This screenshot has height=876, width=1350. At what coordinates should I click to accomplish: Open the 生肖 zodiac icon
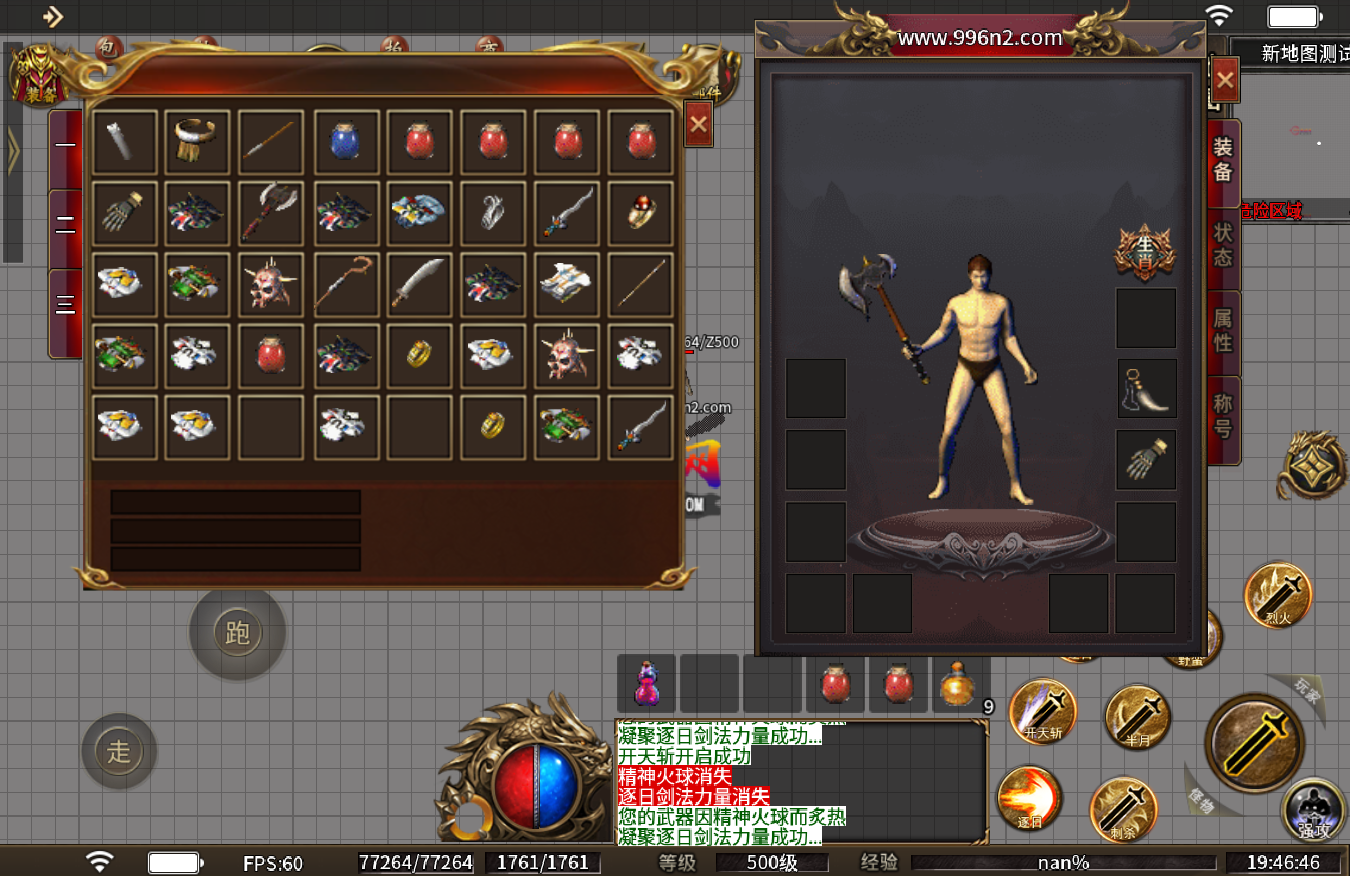[1144, 252]
